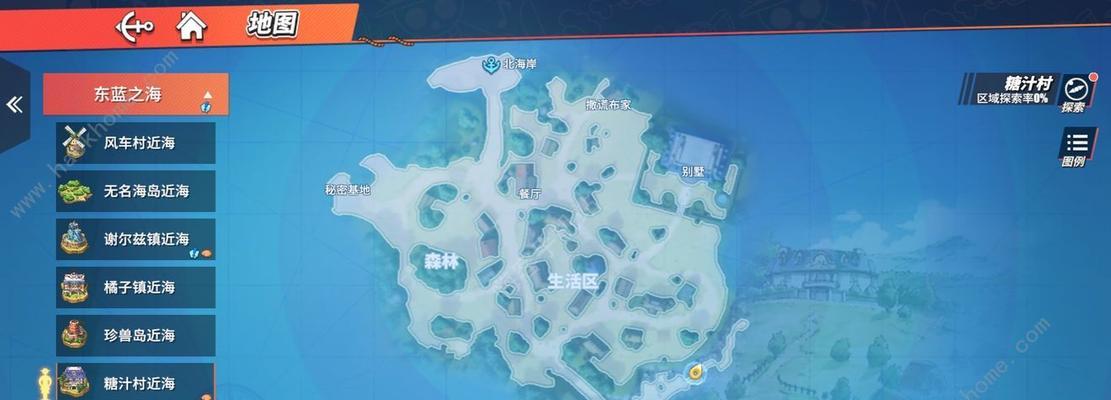The image size is (1111, 400).
Task: Select 风车村近海 from the area list
Action: point(136,143)
